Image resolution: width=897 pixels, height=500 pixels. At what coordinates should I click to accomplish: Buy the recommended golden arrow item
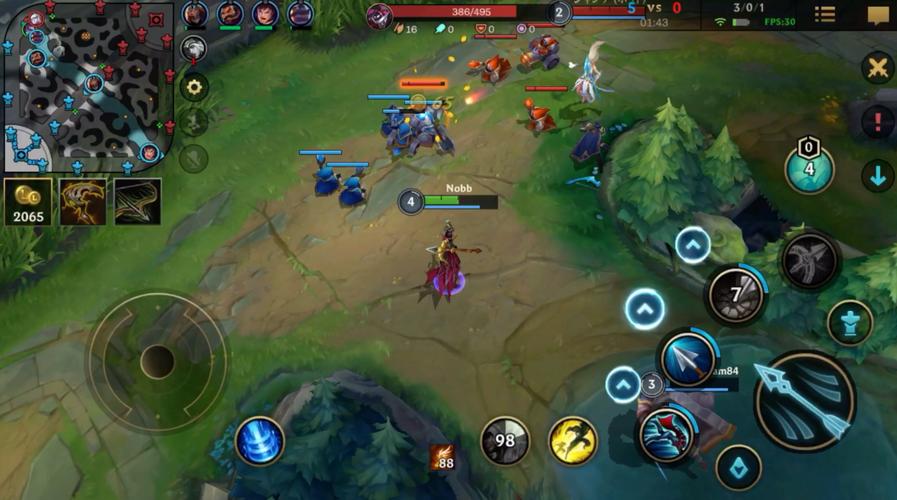coord(137,201)
